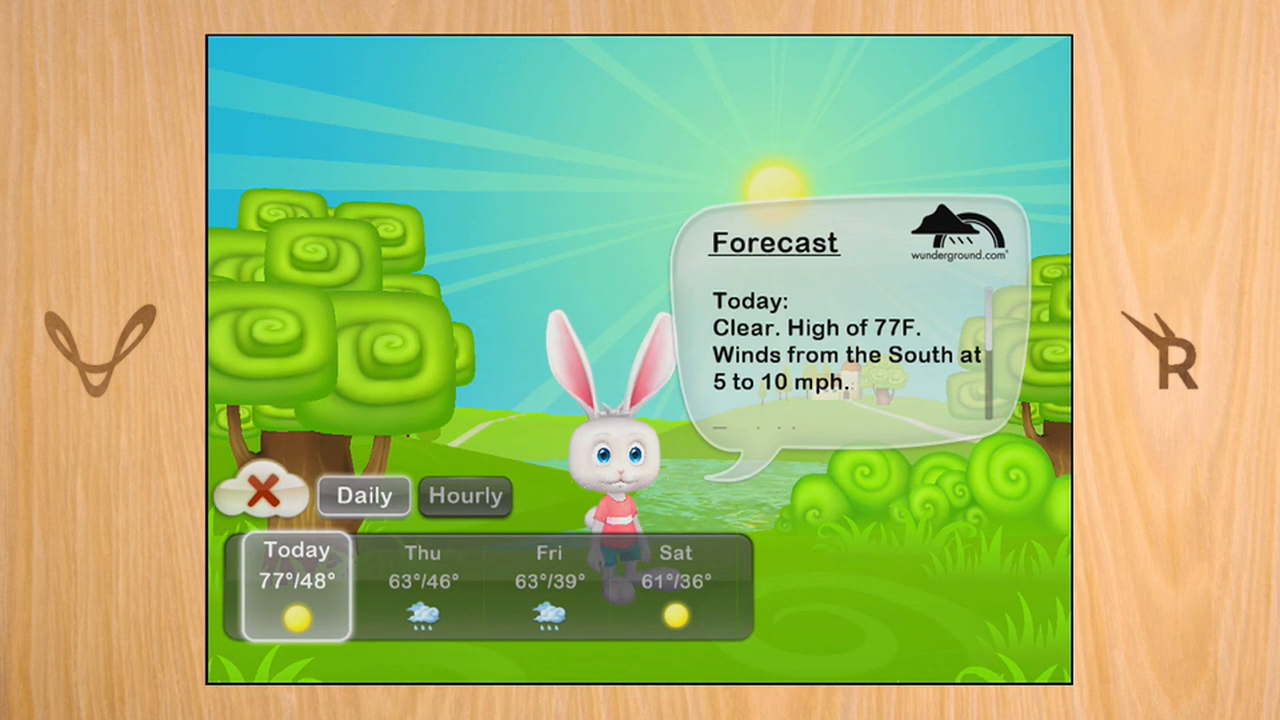Tap the rain showers icon under Thu
The width and height of the screenshot is (1280, 720).
coord(422,616)
